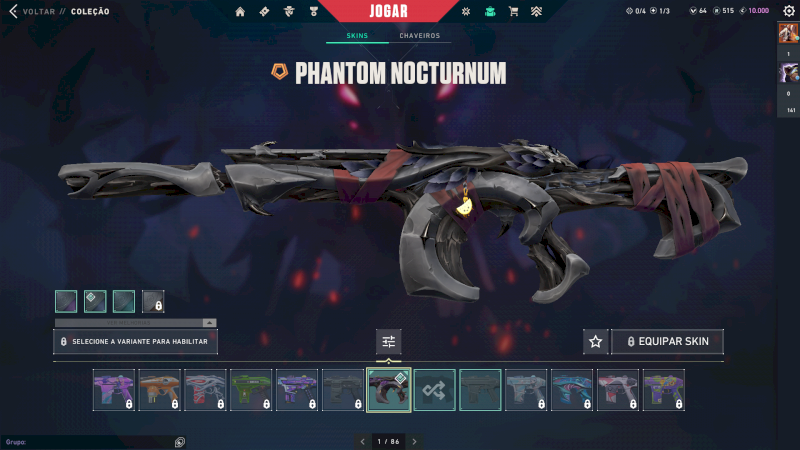800x450 pixels.
Task: Select the Skins tab
Action: (x=357, y=36)
